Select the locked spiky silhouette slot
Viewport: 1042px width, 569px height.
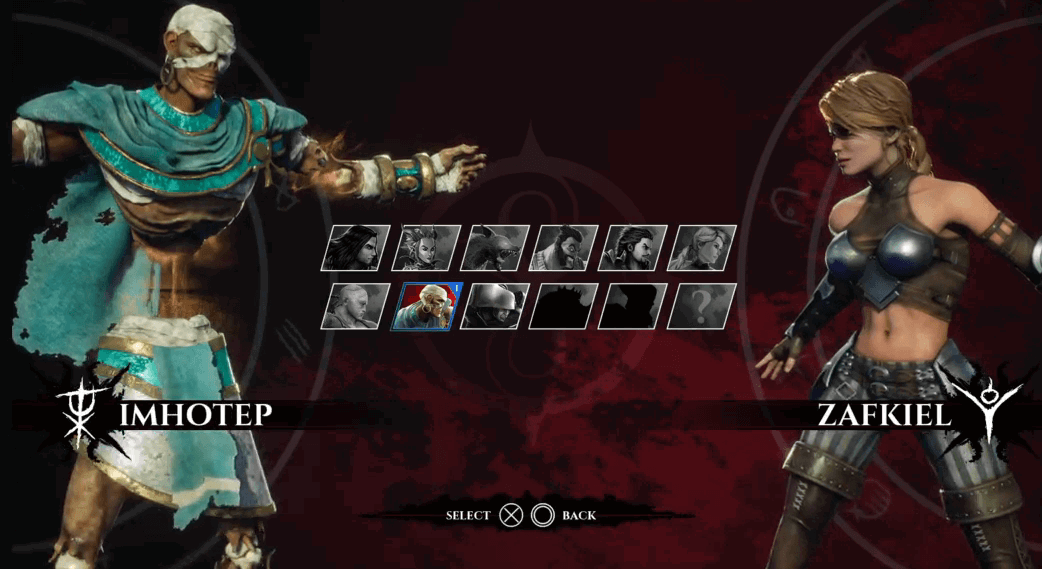(564, 306)
